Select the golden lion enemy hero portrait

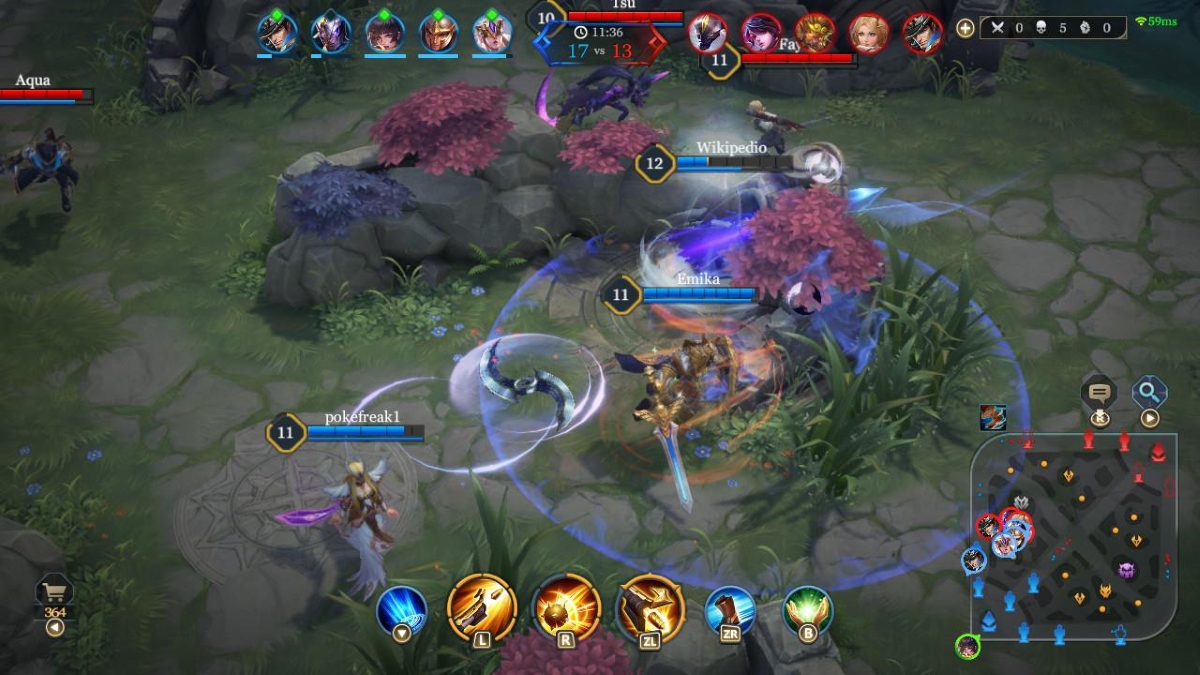(816, 33)
